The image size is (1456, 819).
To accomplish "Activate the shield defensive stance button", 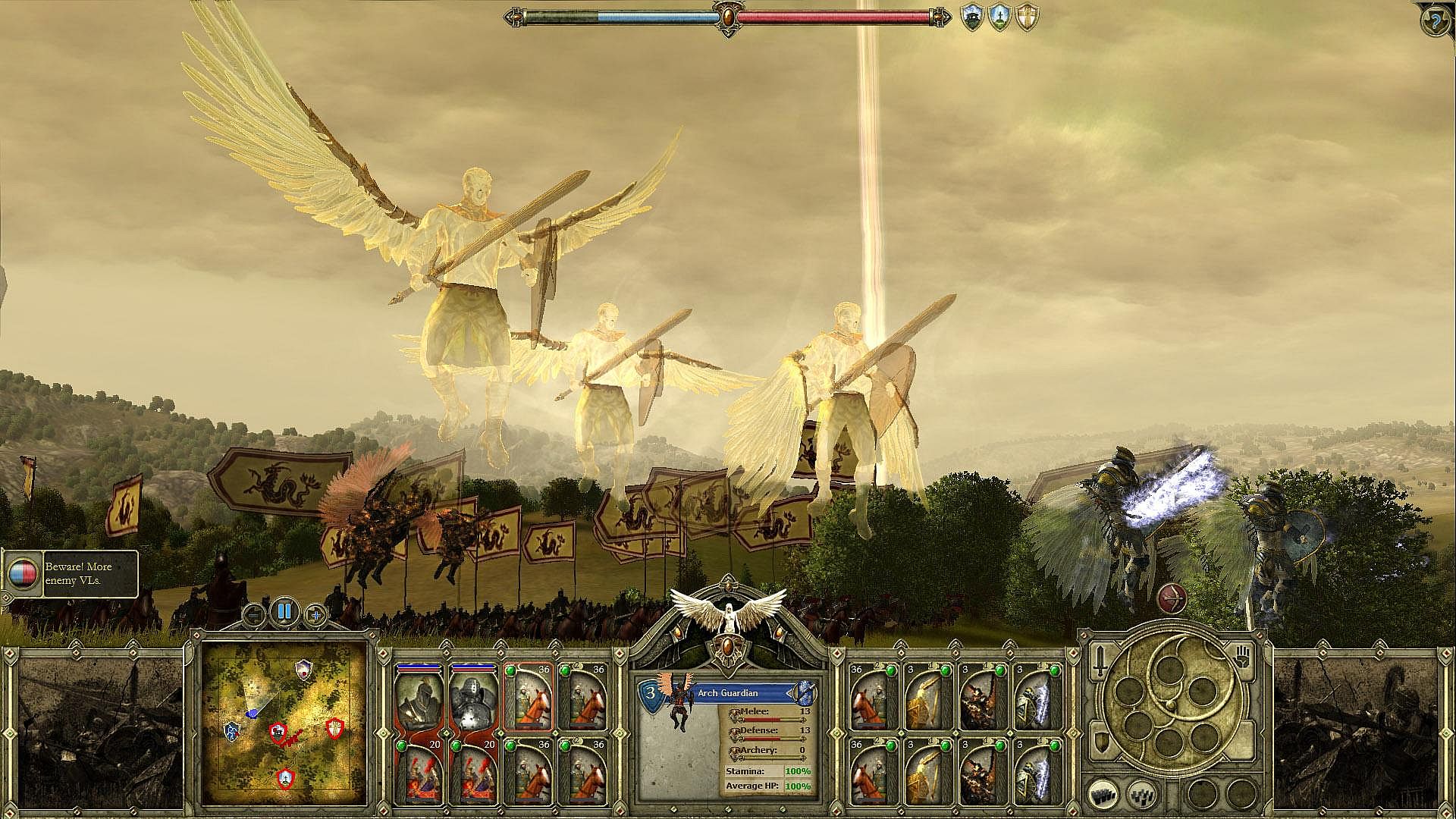I will point(1099,742).
